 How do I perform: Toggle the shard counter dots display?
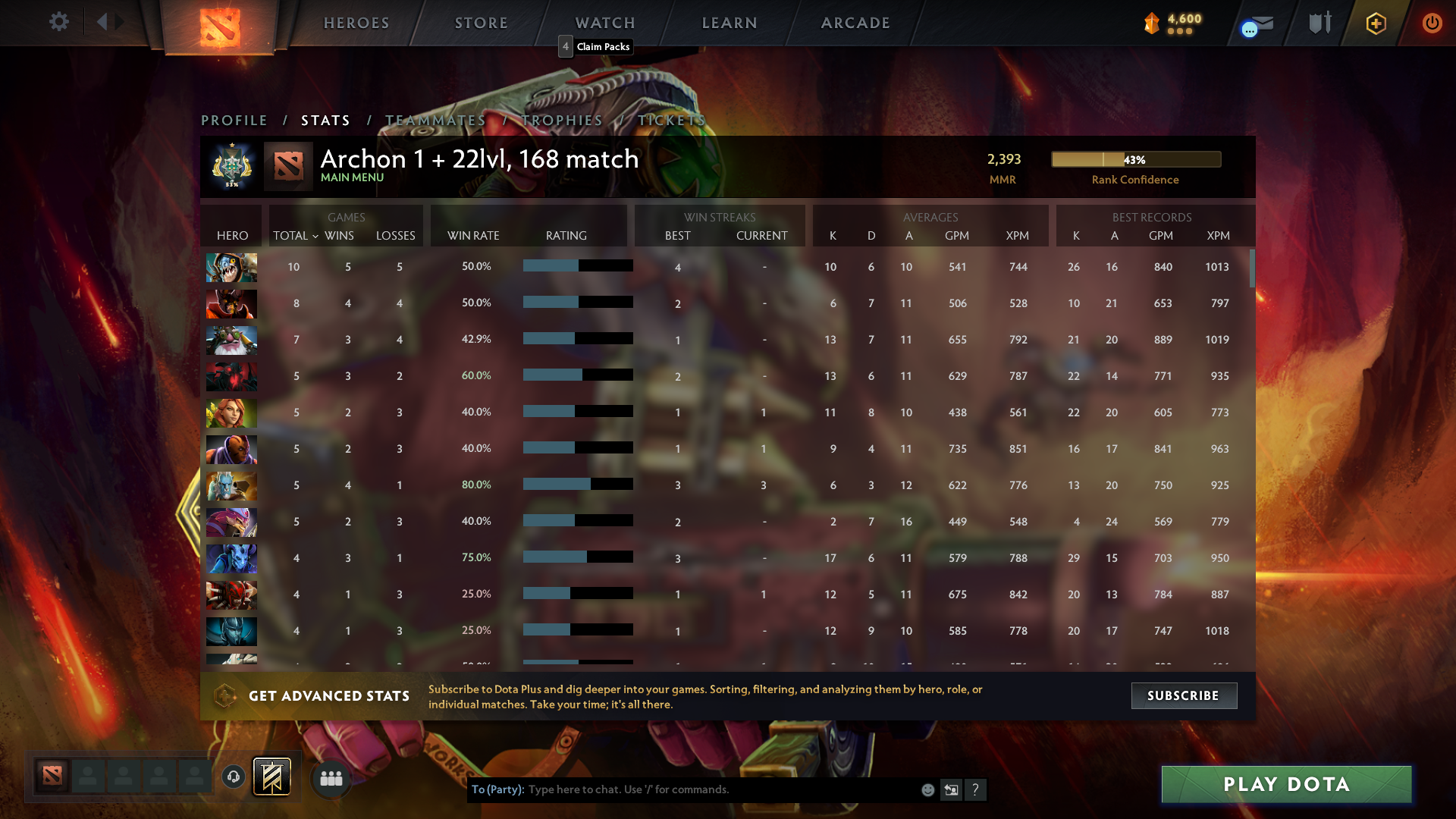coord(1178,33)
